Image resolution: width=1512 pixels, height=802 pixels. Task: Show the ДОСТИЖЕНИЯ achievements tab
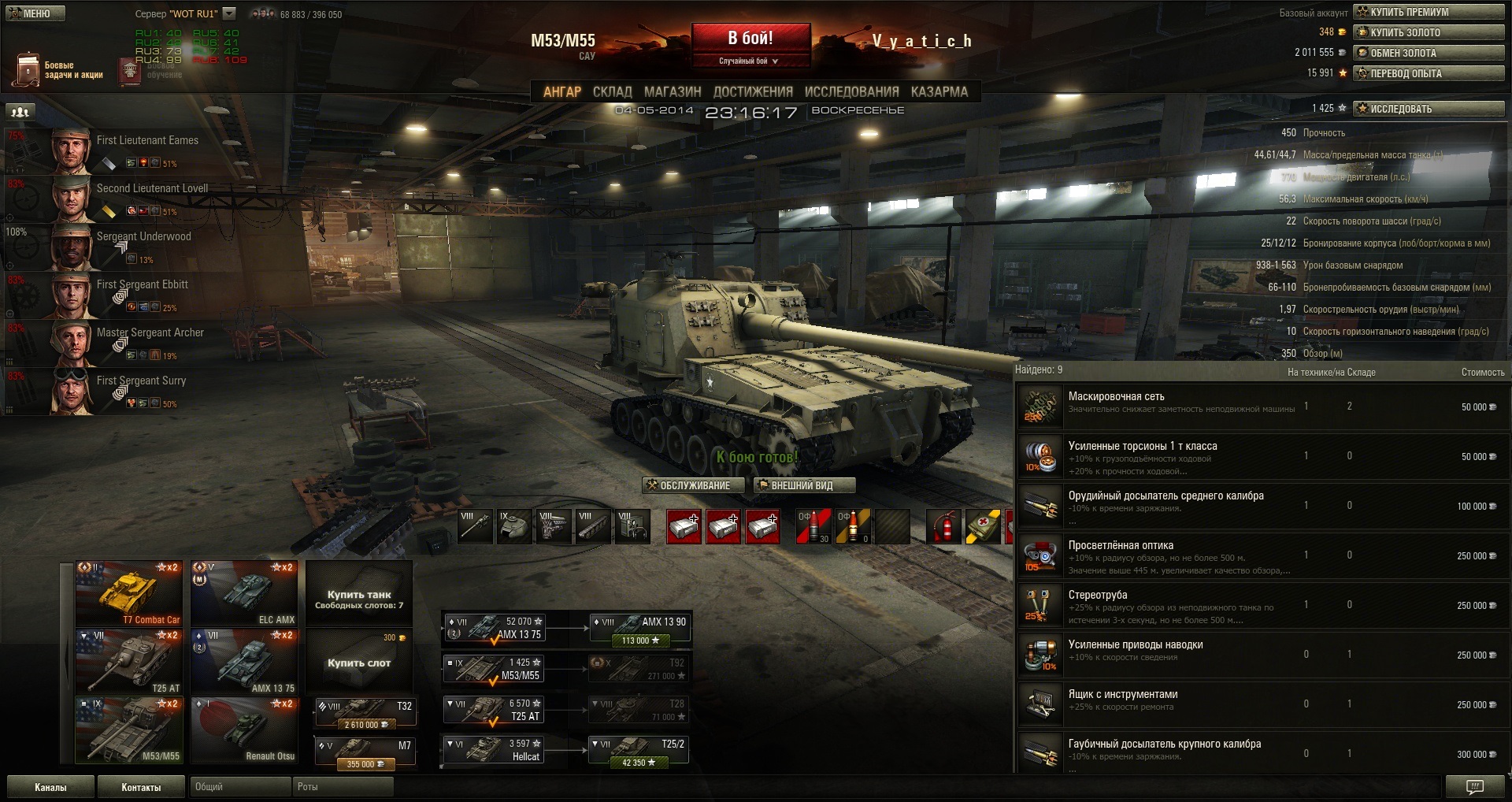[752, 92]
